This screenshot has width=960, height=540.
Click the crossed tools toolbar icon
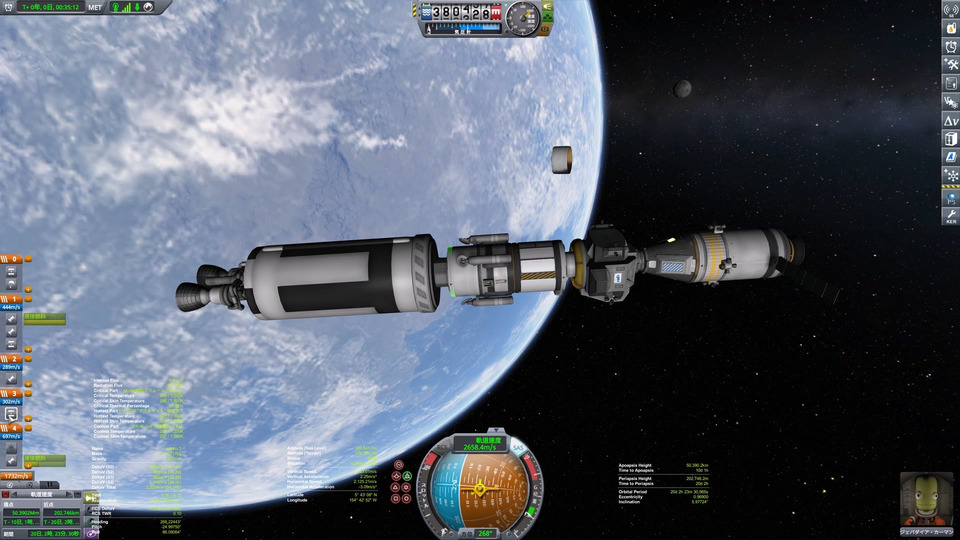coord(950,65)
